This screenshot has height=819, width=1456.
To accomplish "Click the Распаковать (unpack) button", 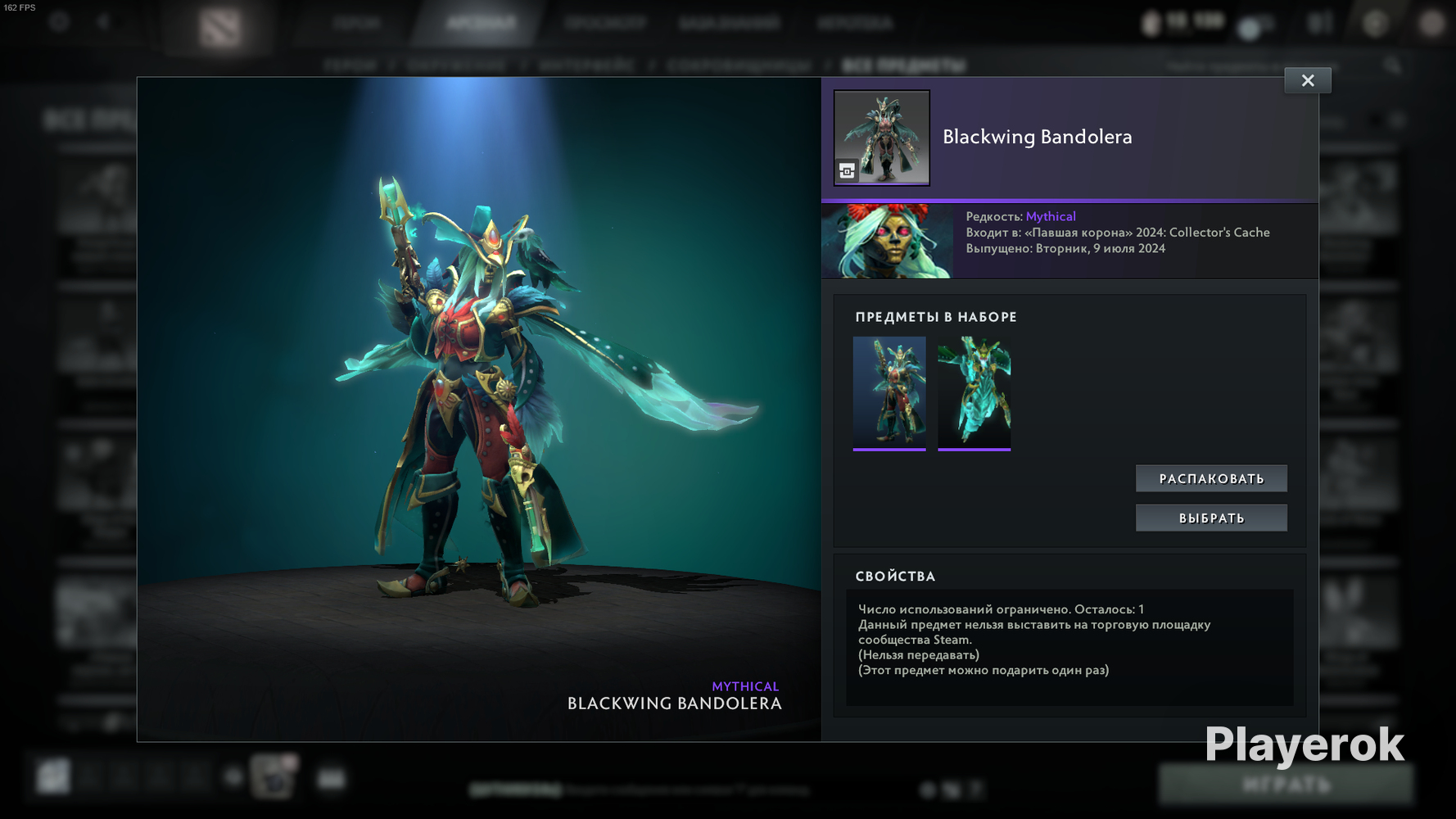I will pos(1210,478).
